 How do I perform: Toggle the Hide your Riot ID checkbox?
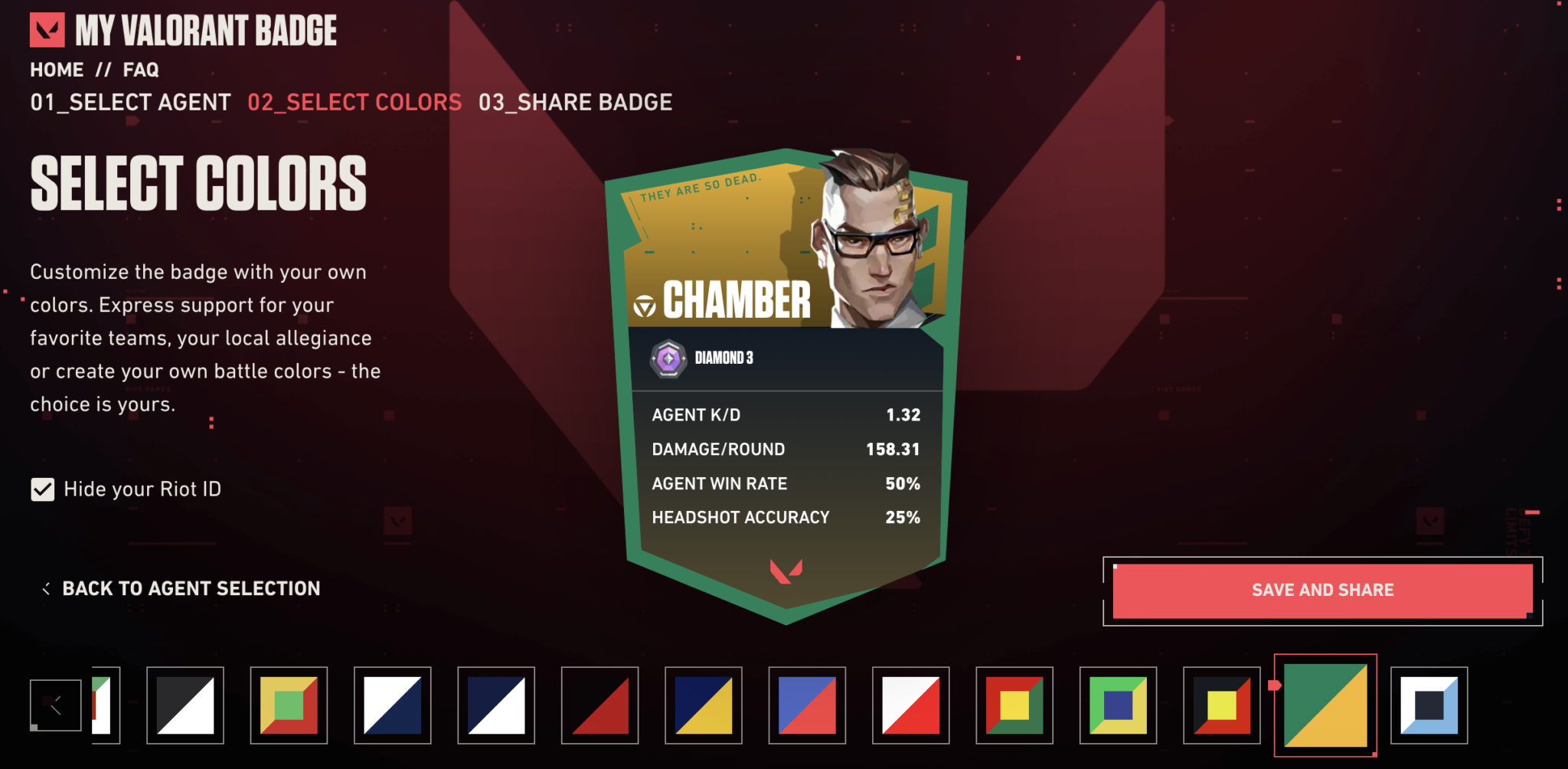click(x=43, y=489)
